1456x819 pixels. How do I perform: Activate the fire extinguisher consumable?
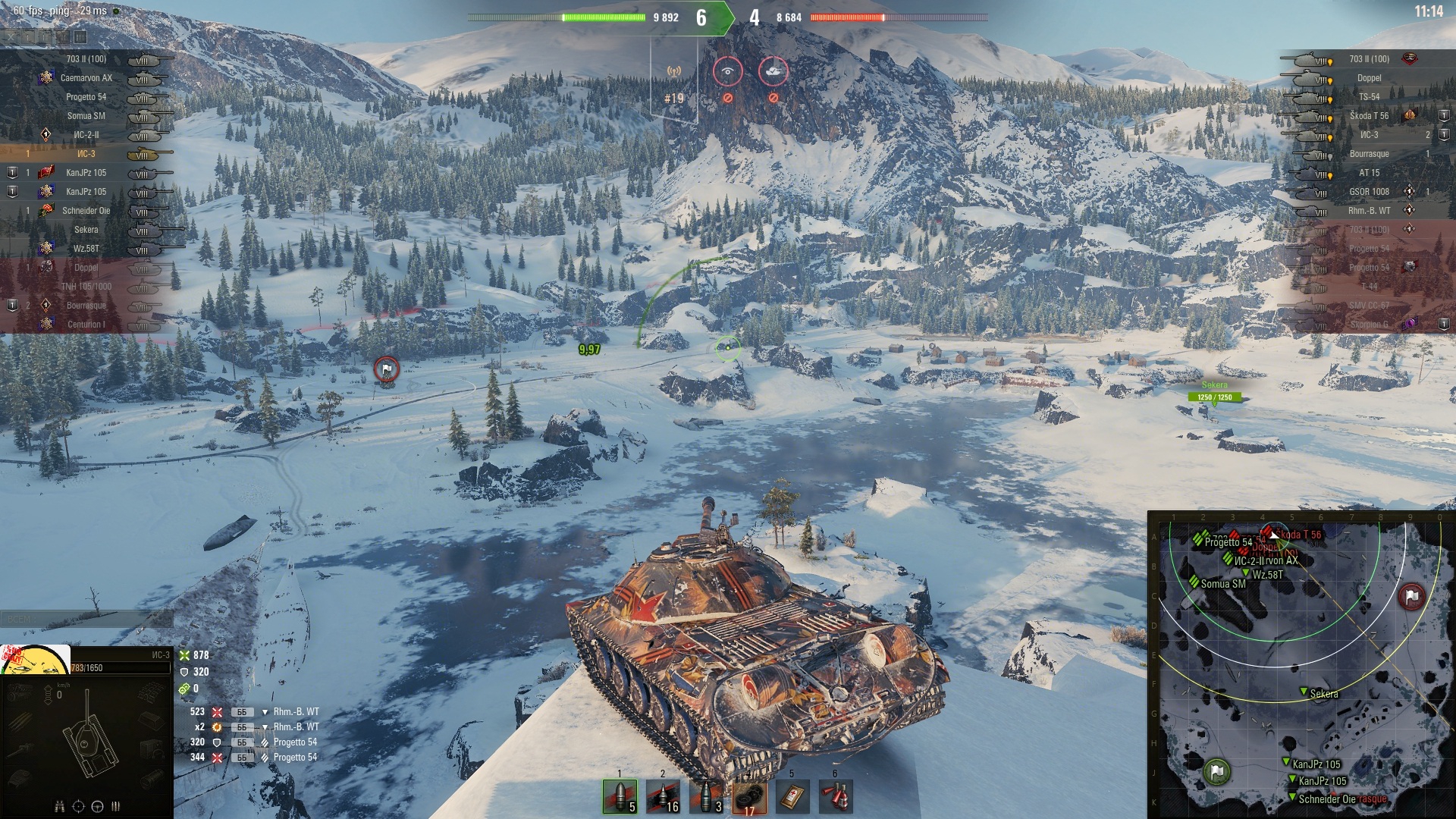(836, 796)
